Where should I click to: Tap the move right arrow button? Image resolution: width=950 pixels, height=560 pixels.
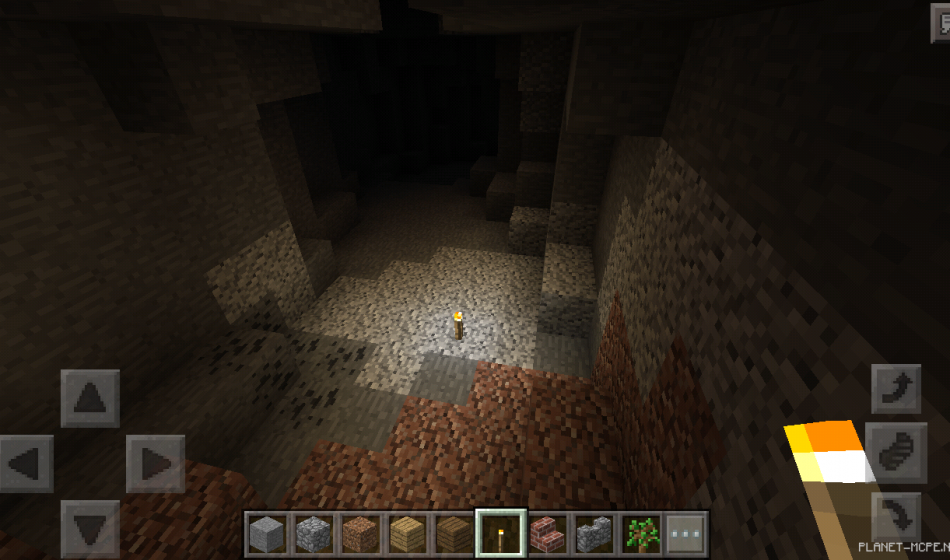pyautogui.click(x=155, y=464)
